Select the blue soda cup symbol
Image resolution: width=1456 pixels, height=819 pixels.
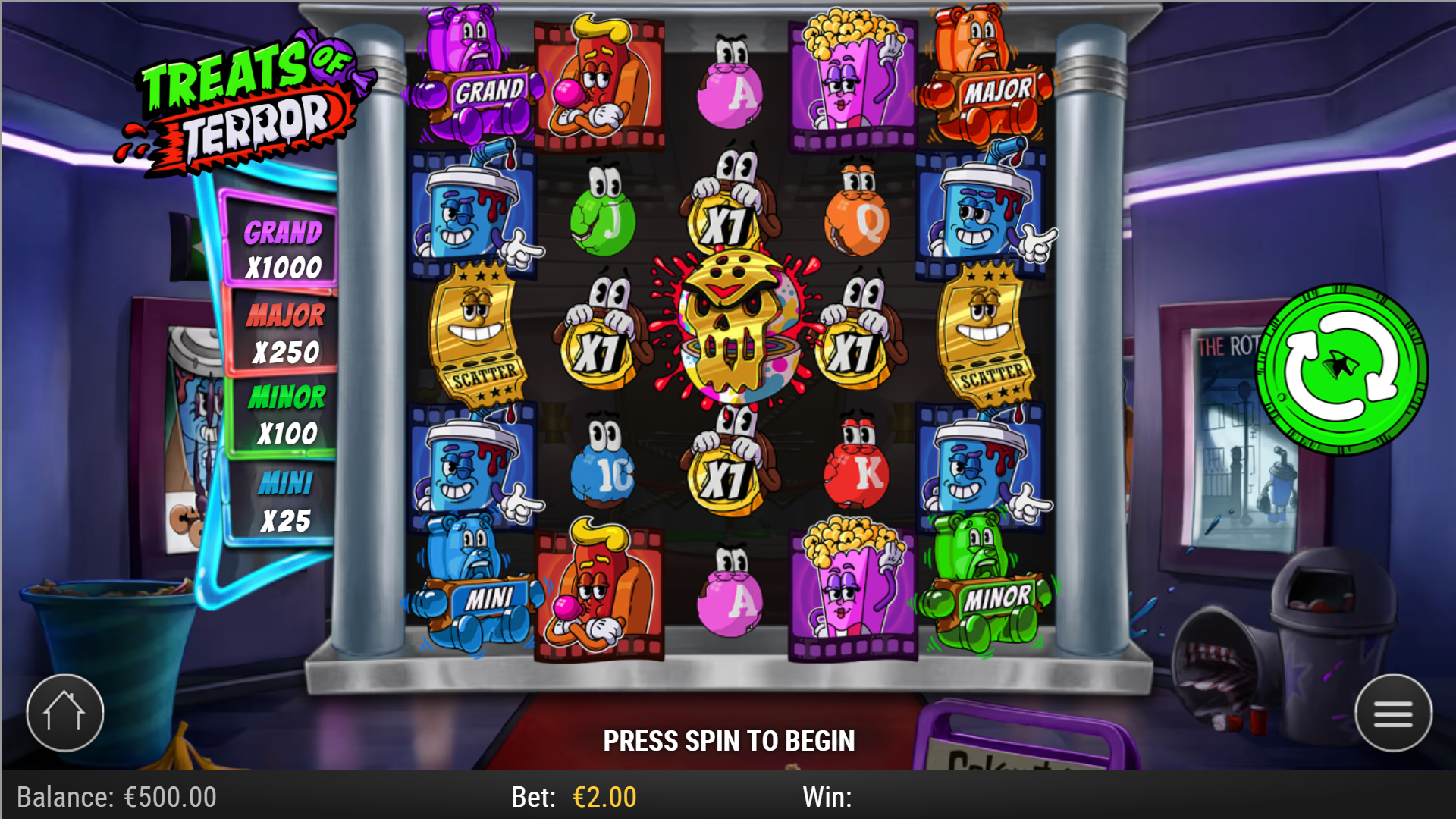[x=474, y=216]
